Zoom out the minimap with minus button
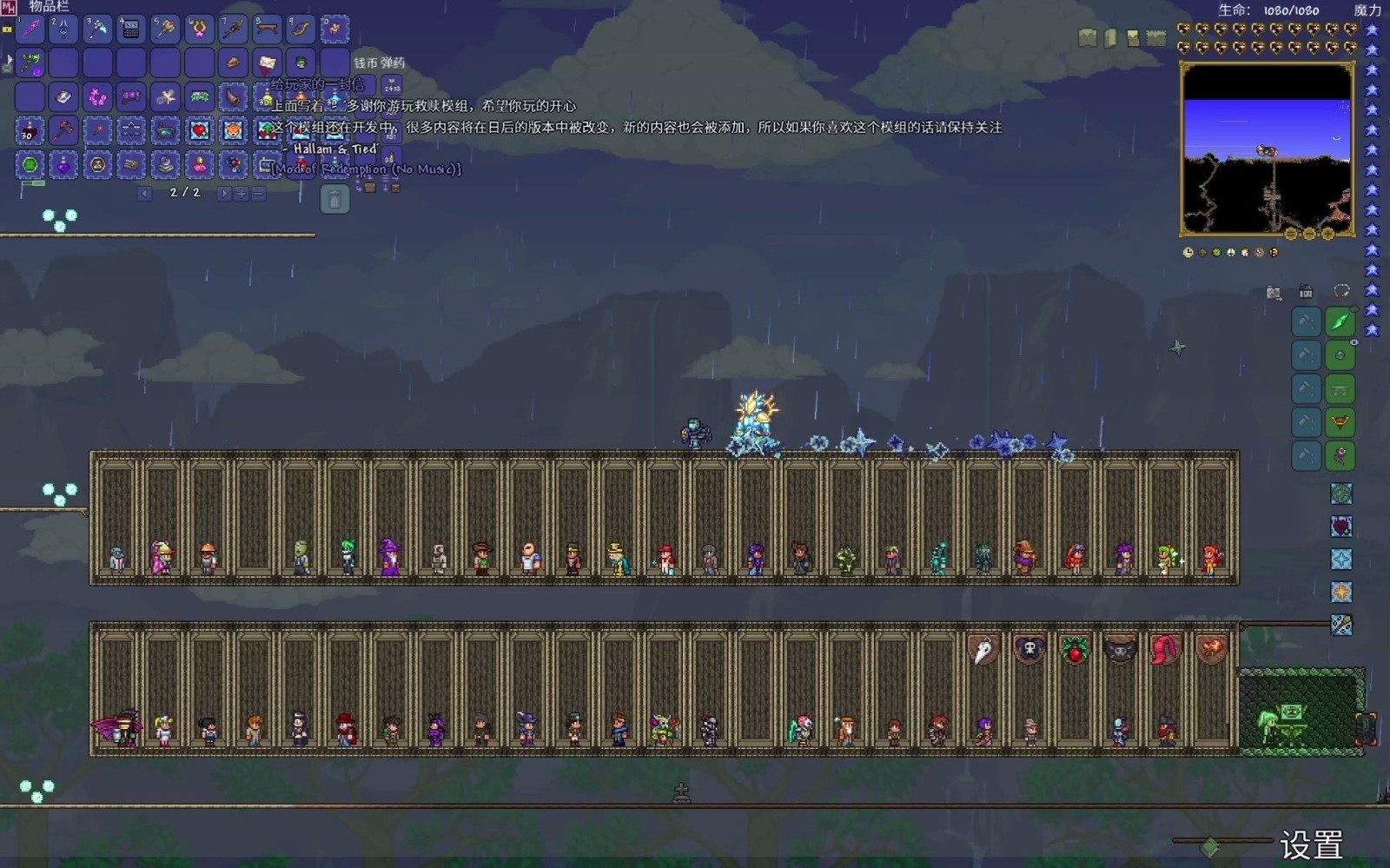Screen dimensions: 1390x868 tap(1309, 234)
